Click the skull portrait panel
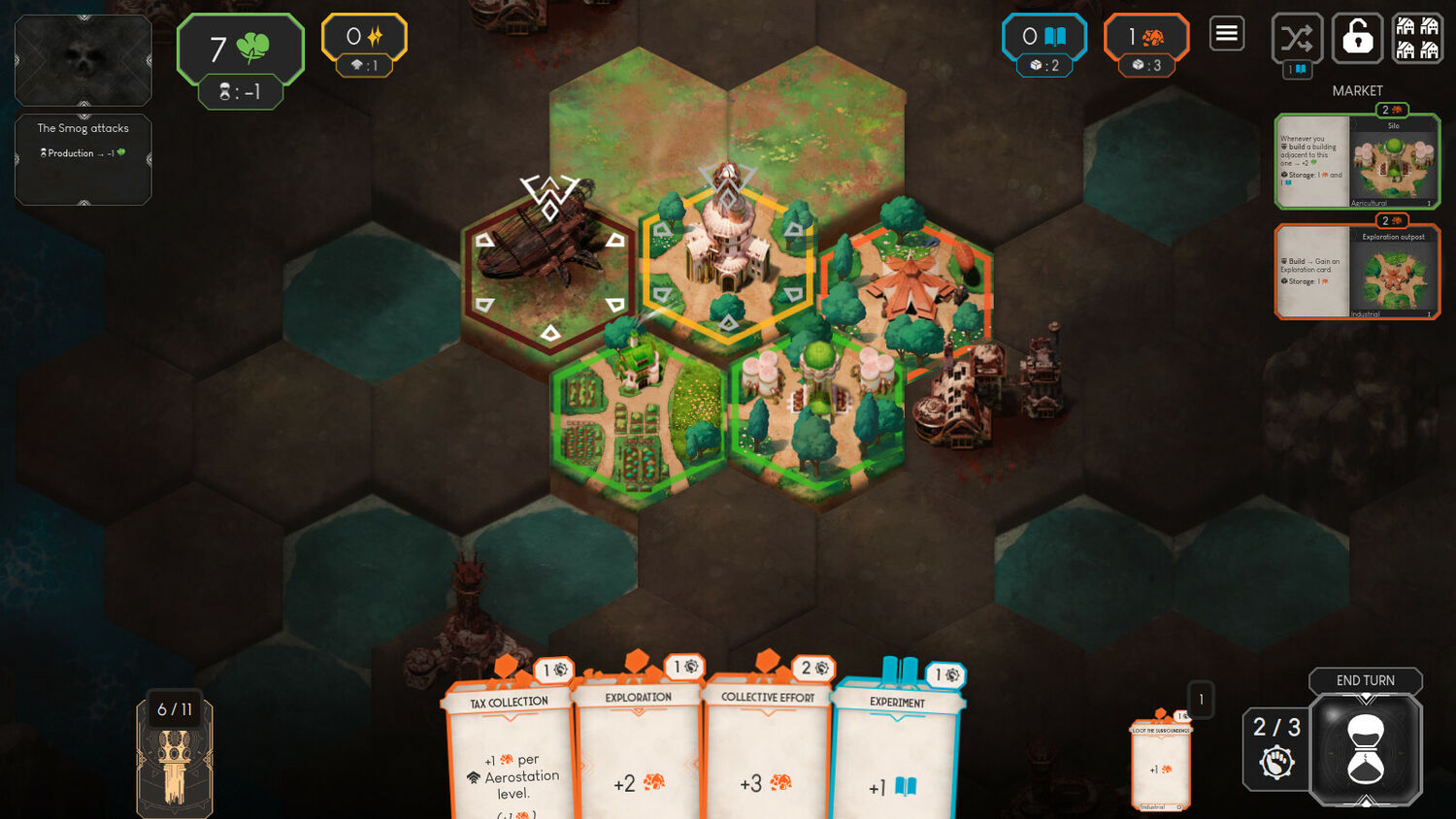1456x819 pixels. pos(83,60)
